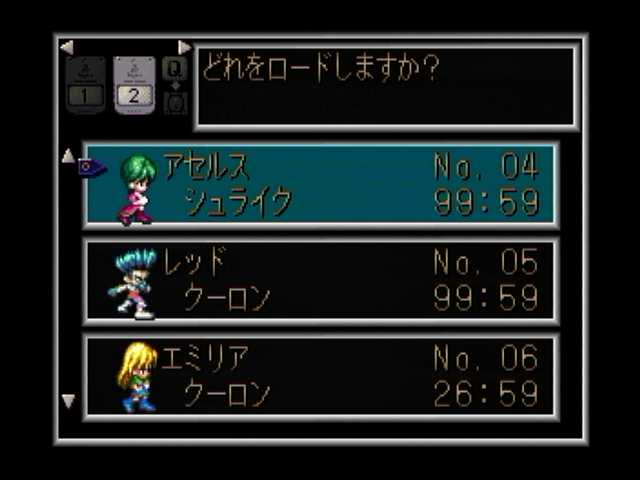
Task: Choose the Q quick save icon
Action: pos(174,68)
